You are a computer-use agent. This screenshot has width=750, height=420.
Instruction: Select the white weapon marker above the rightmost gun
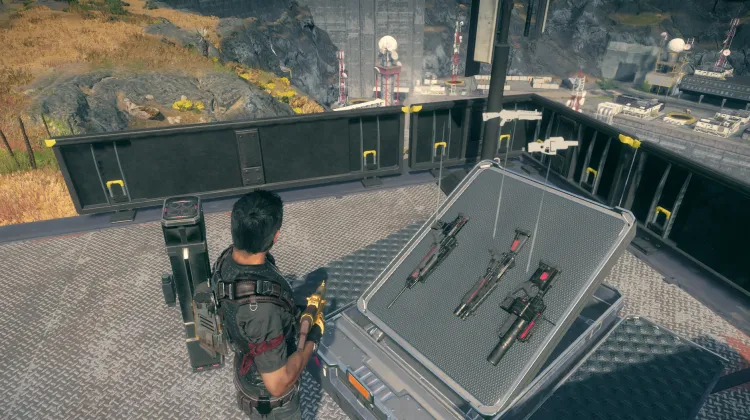[x=553, y=146]
